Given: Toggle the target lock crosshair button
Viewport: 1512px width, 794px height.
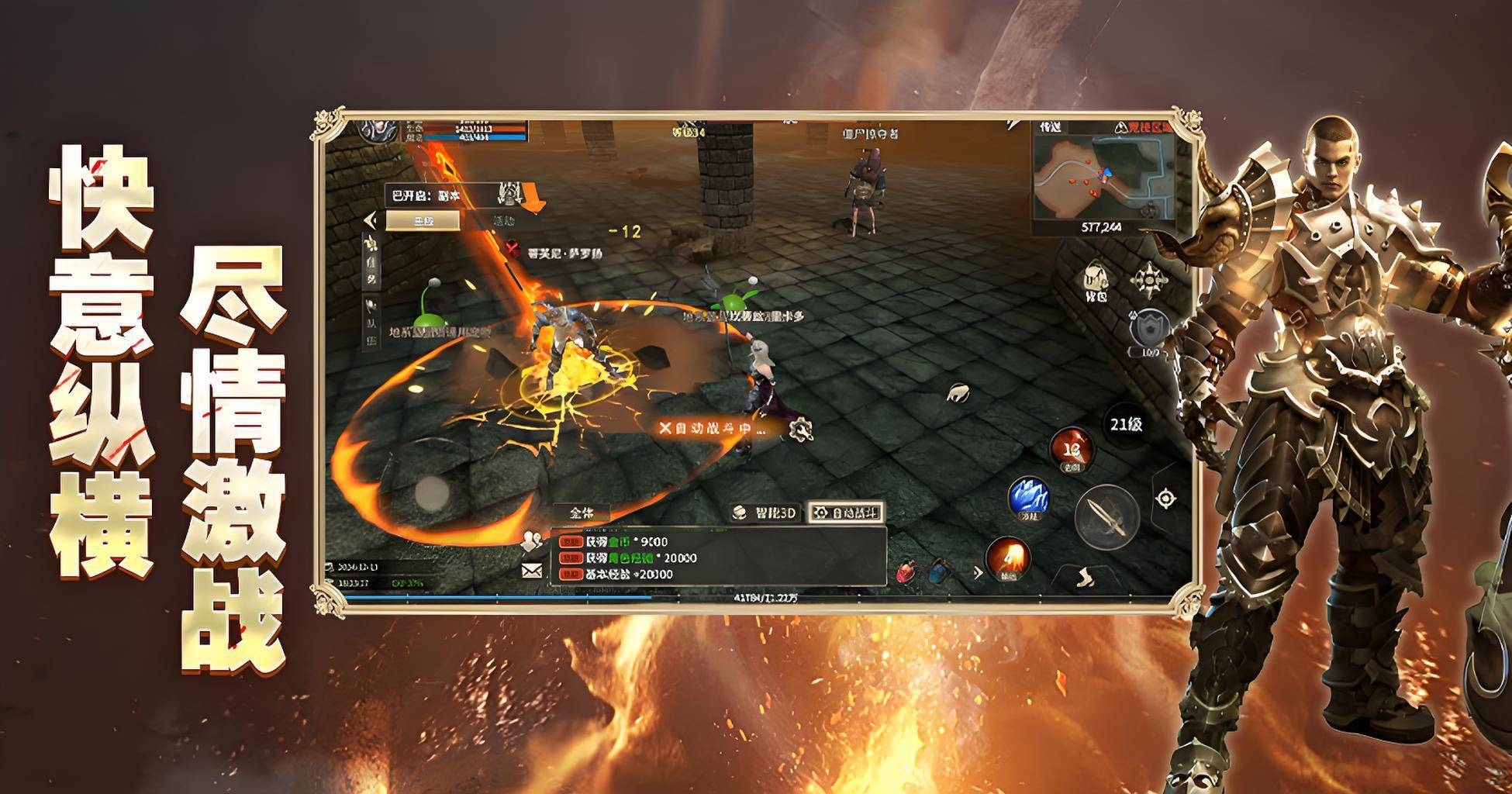Looking at the screenshot, I should [x=1165, y=499].
